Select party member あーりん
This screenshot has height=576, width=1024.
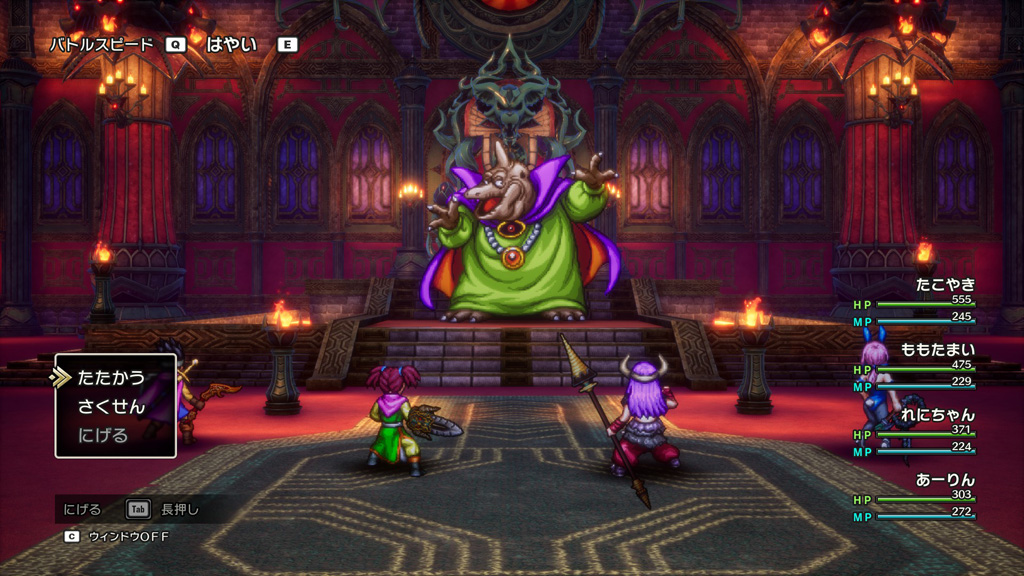point(945,480)
